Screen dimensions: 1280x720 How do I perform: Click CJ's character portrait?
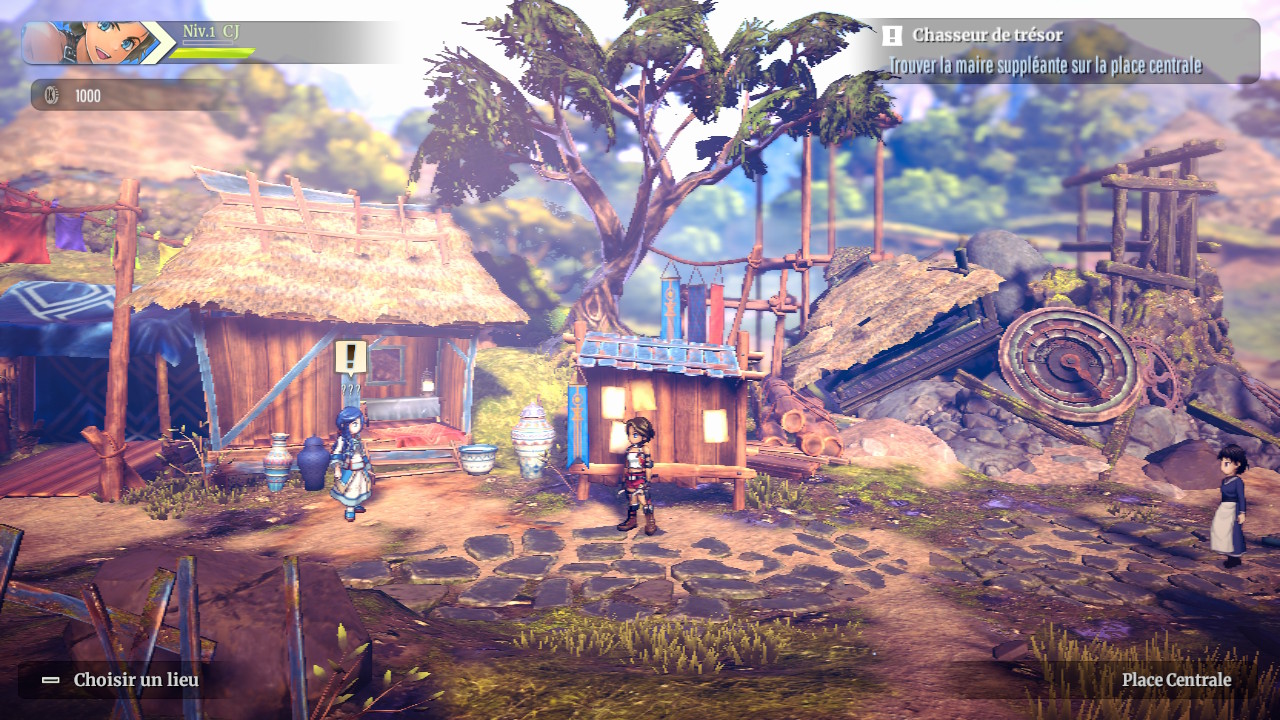click(88, 43)
